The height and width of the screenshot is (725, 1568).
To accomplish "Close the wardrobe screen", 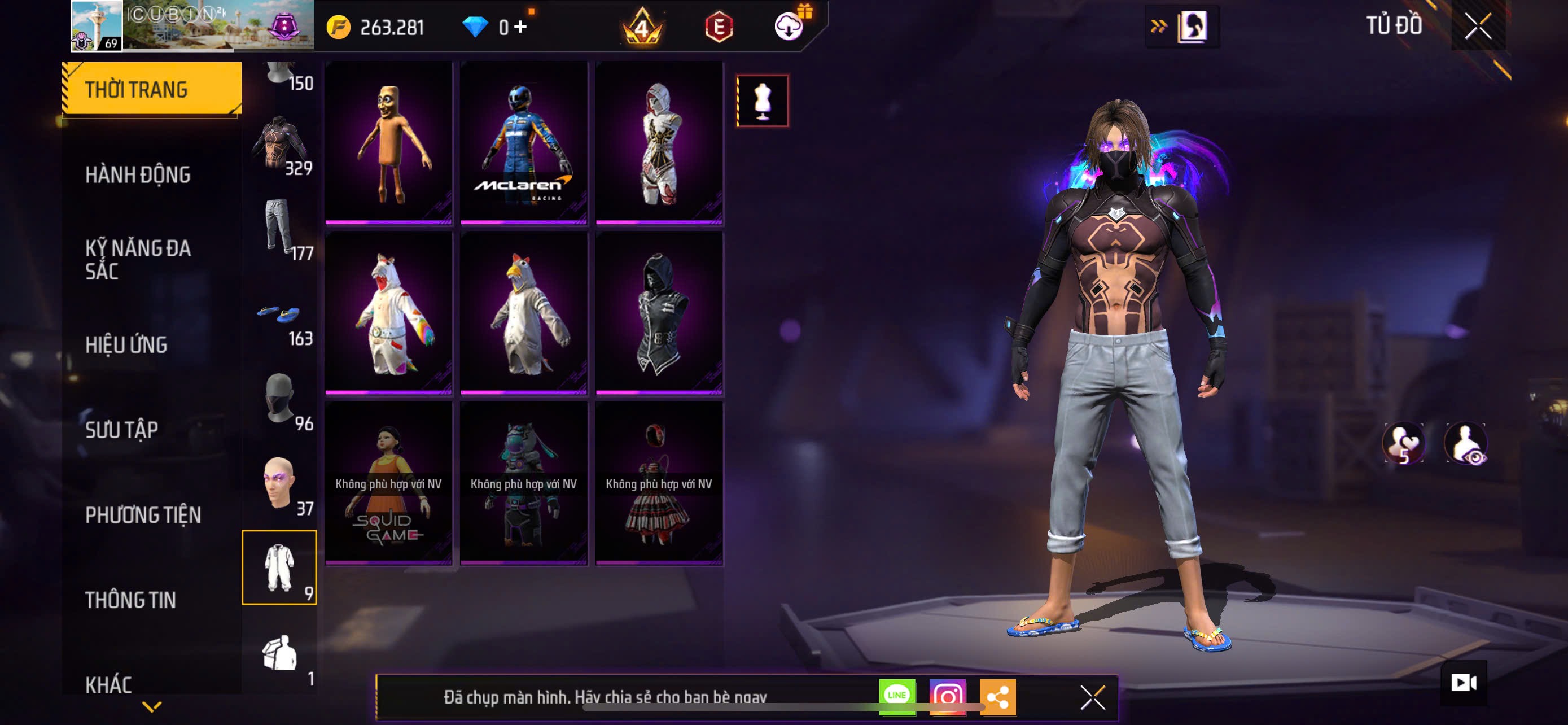I will point(1477,27).
